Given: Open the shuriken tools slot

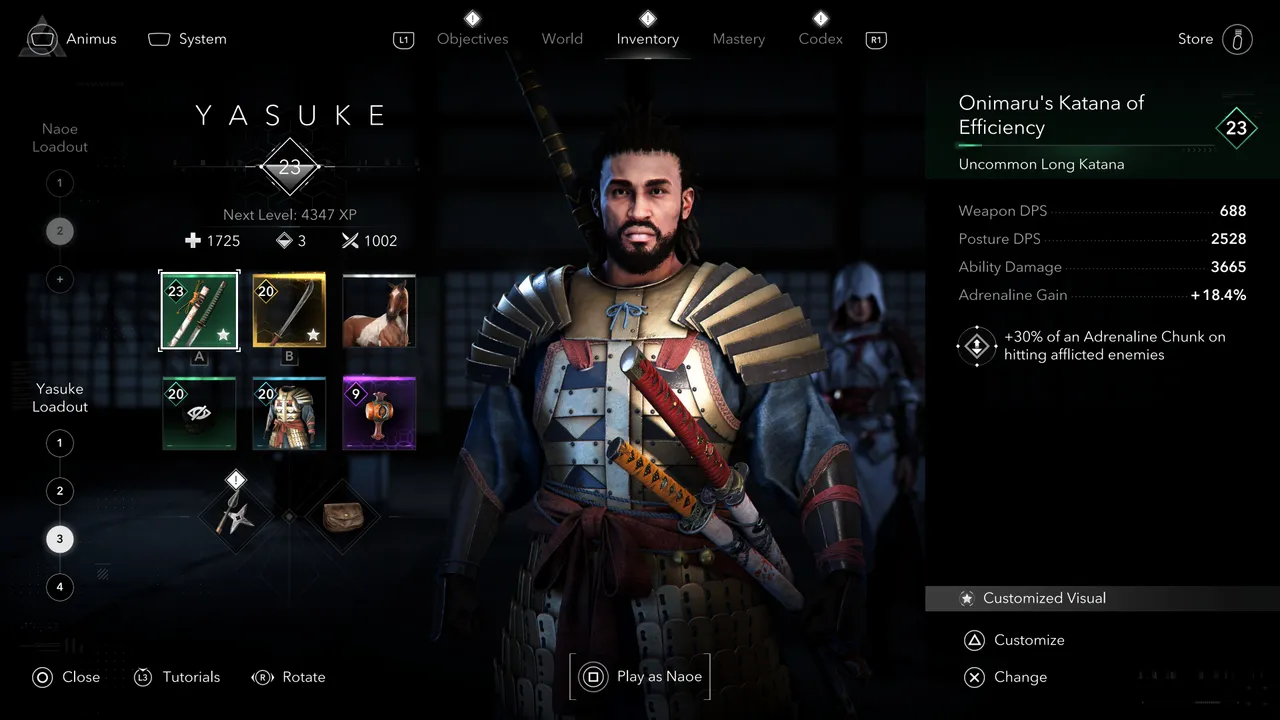Looking at the screenshot, I should pyautogui.click(x=236, y=516).
